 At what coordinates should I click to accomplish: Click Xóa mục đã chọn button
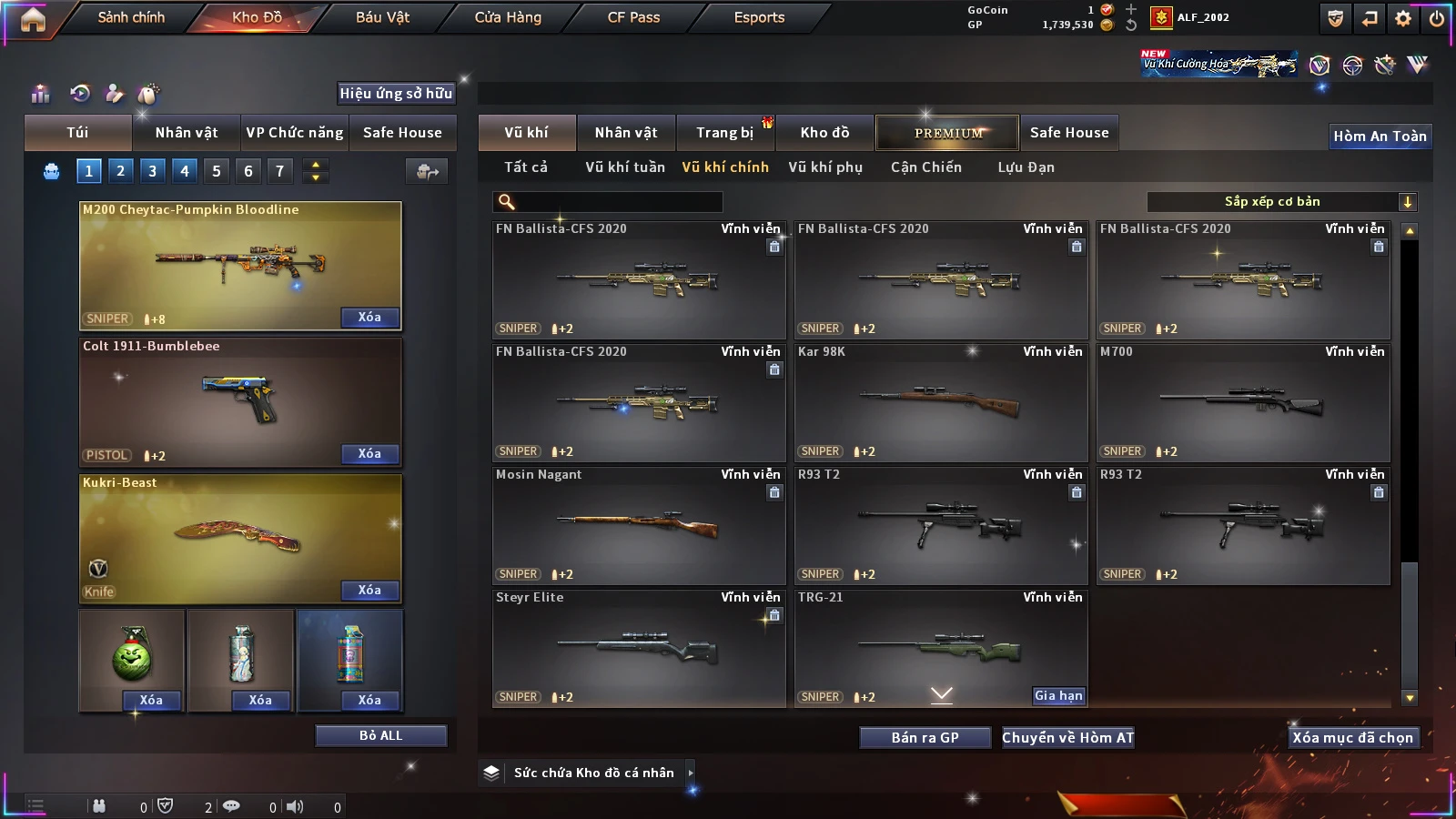[x=1352, y=737]
